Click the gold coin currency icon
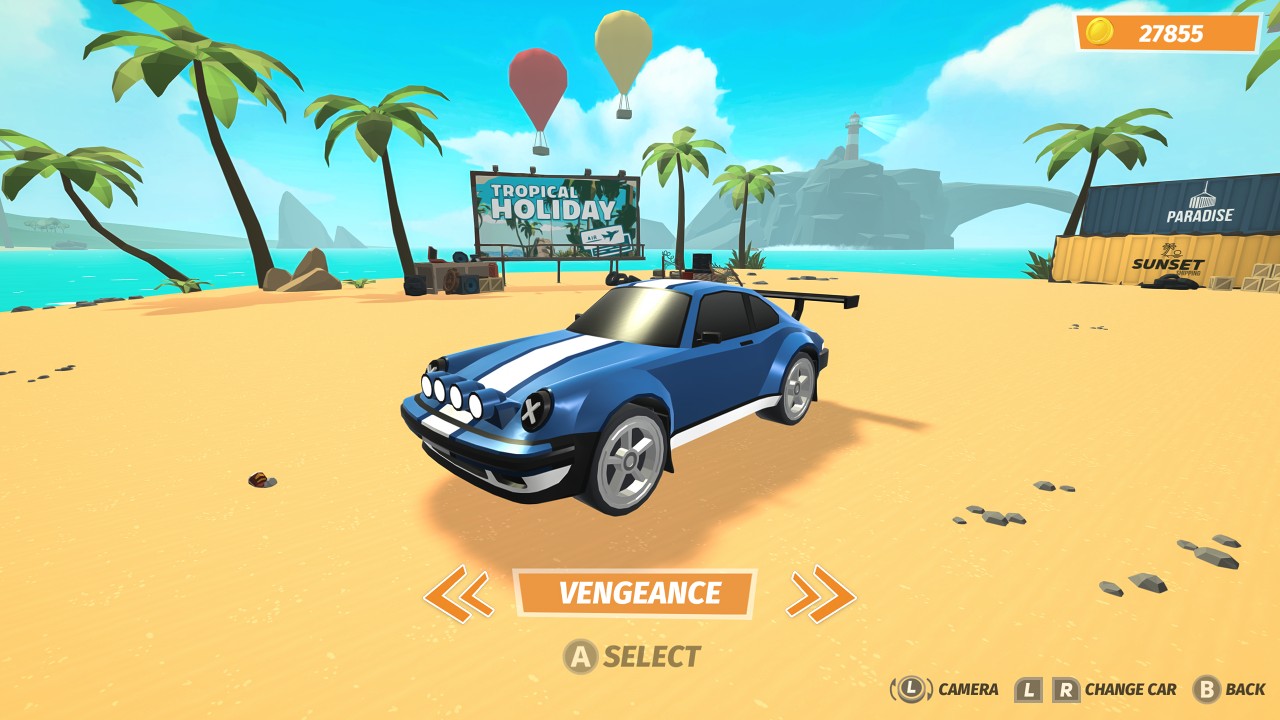Viewport: 1280px width, 720px height. [x=1100, y=30]
